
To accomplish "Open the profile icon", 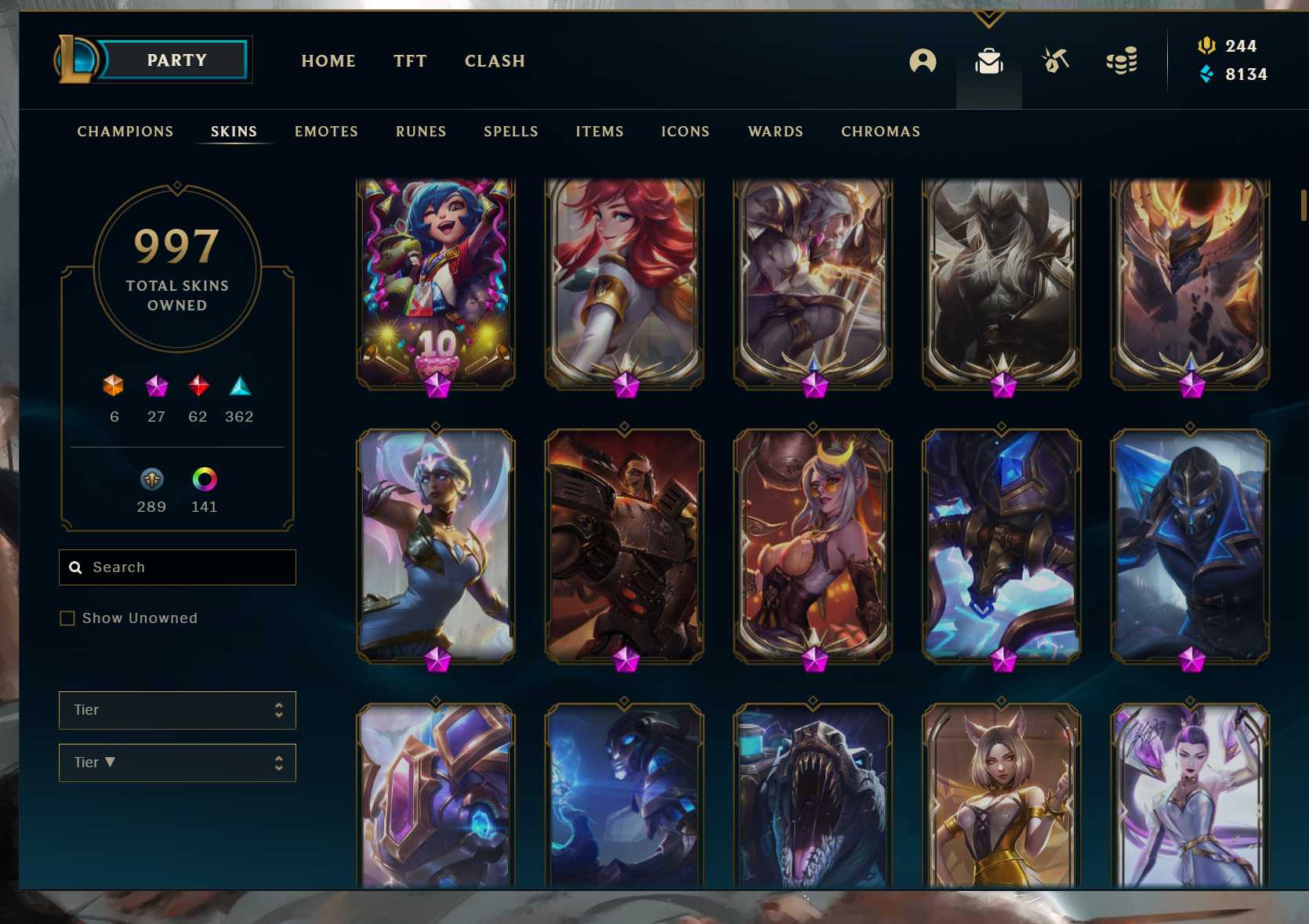I will click(x=923, y=61).
